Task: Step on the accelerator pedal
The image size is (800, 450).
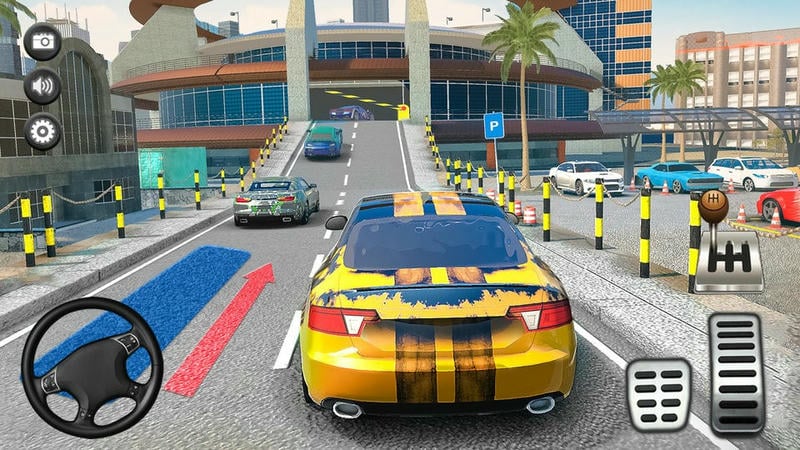Action: point(737,372)
